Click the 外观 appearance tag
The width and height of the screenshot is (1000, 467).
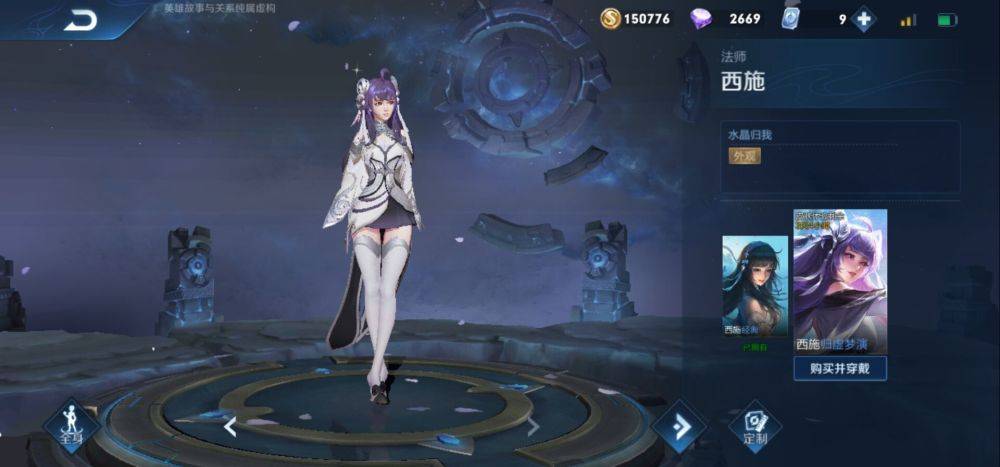coord(742,156)
